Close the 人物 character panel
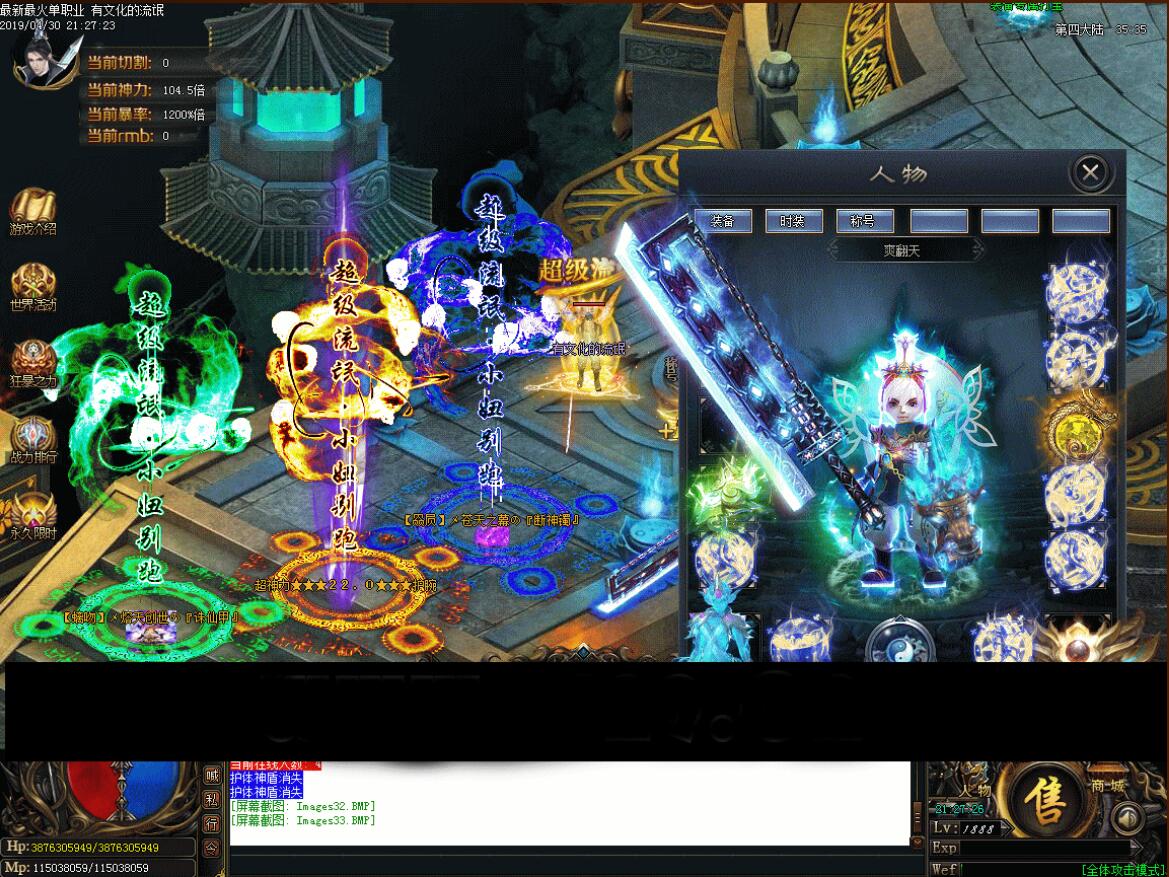Image resolution: width=1169 pixels, height=877 pixels. point(1090,173)
